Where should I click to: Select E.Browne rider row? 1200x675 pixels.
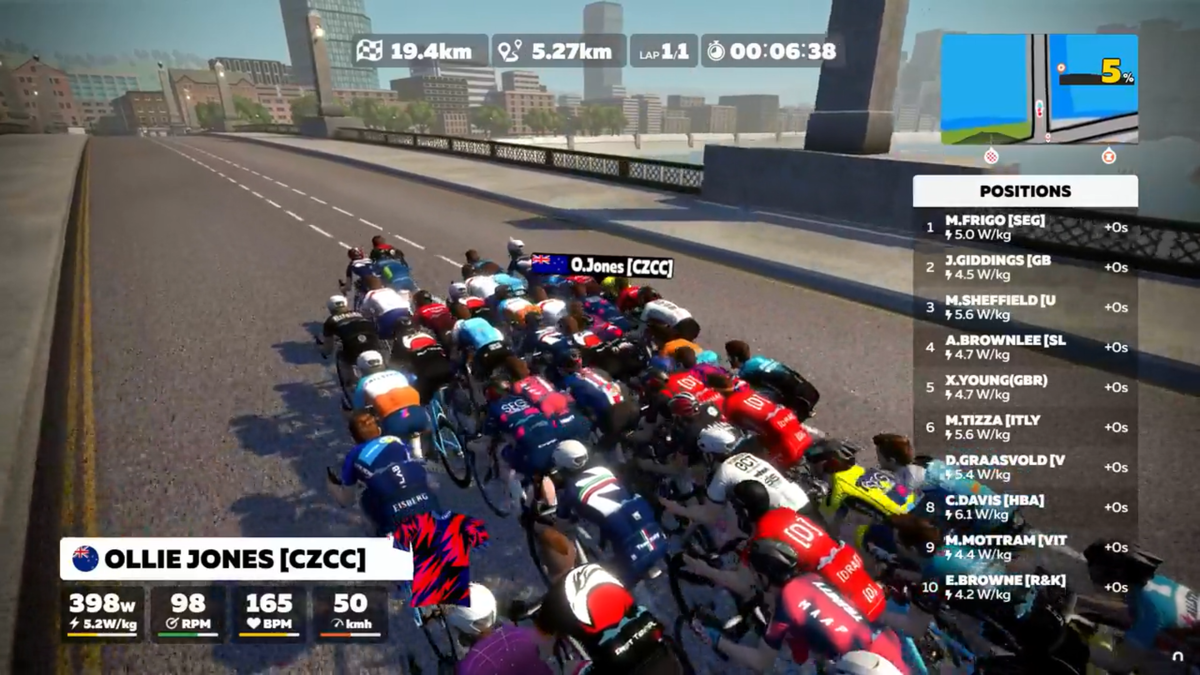[1025, 587]
